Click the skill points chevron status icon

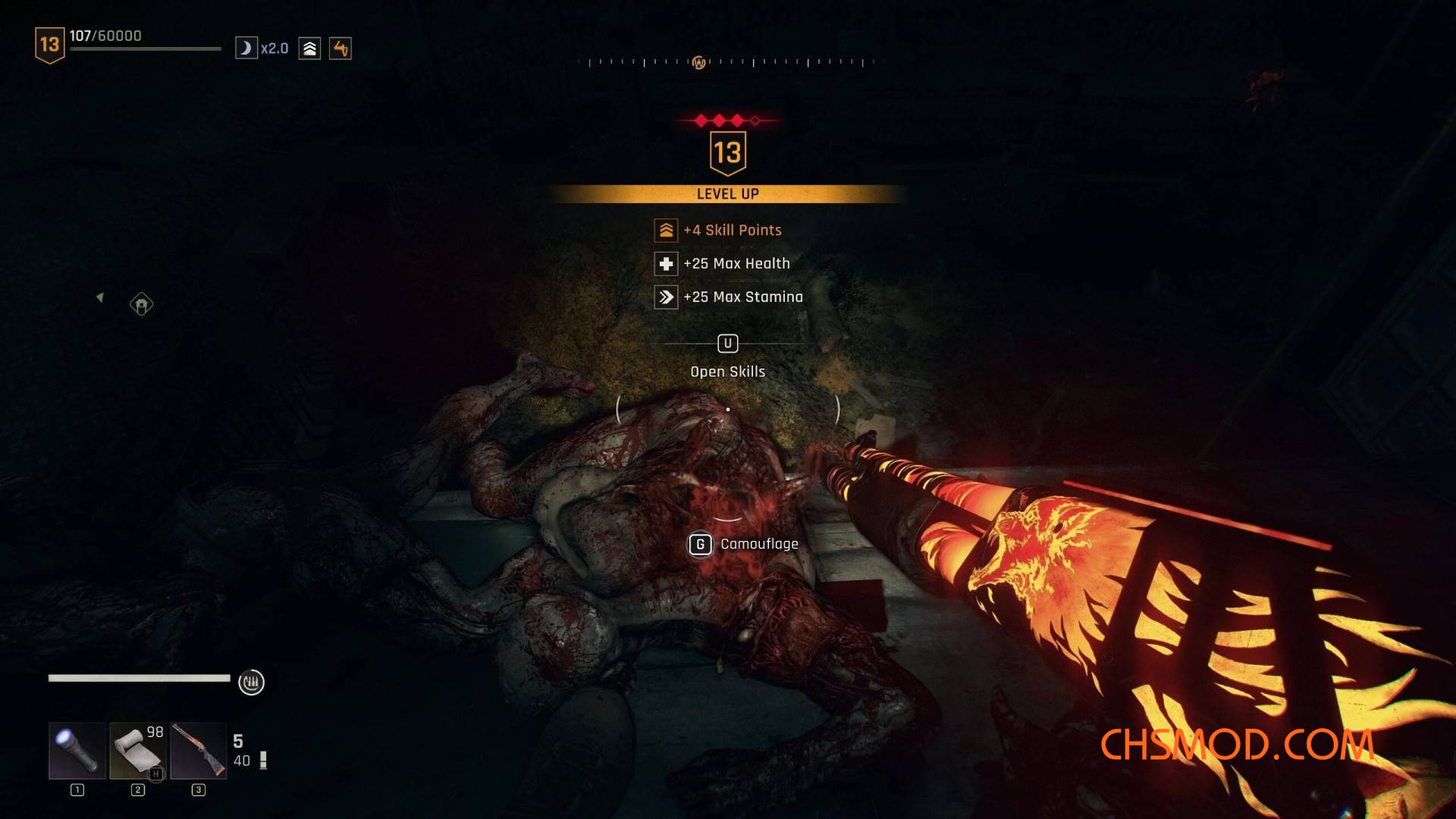click(309, 49)
